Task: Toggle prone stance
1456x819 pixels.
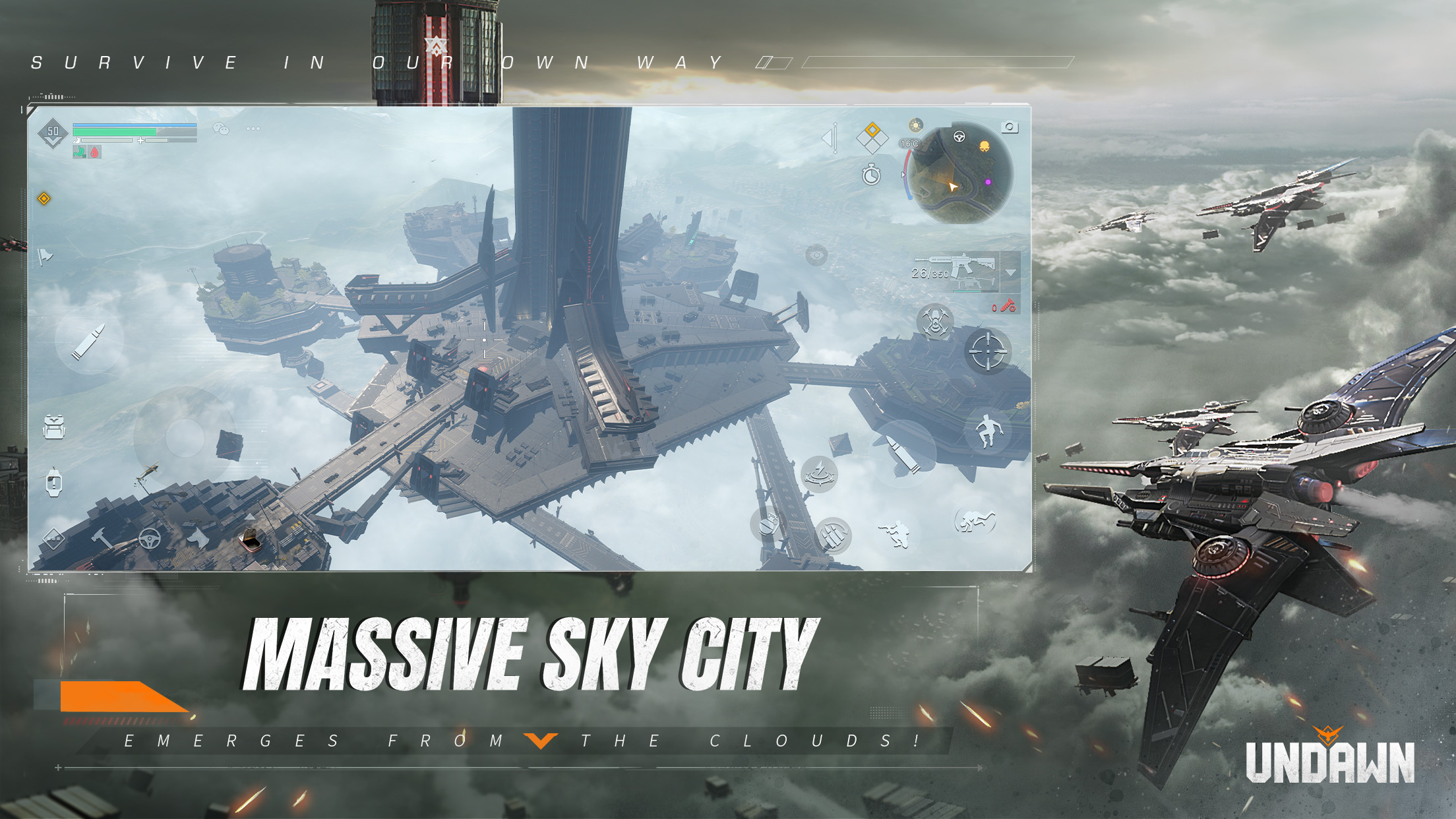Action: point(977,522)
